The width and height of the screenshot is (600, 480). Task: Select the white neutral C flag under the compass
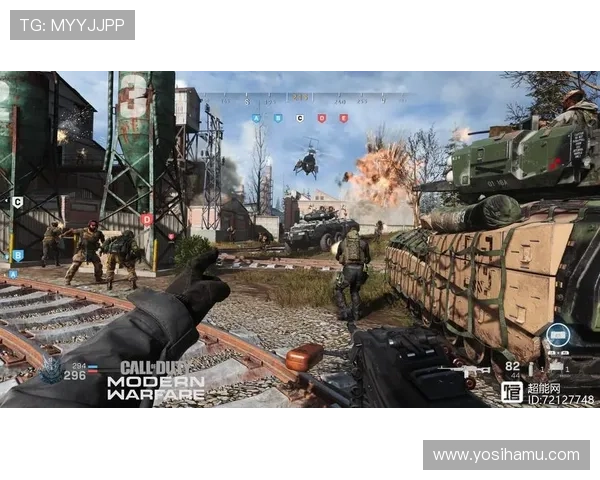click(299, 118)
